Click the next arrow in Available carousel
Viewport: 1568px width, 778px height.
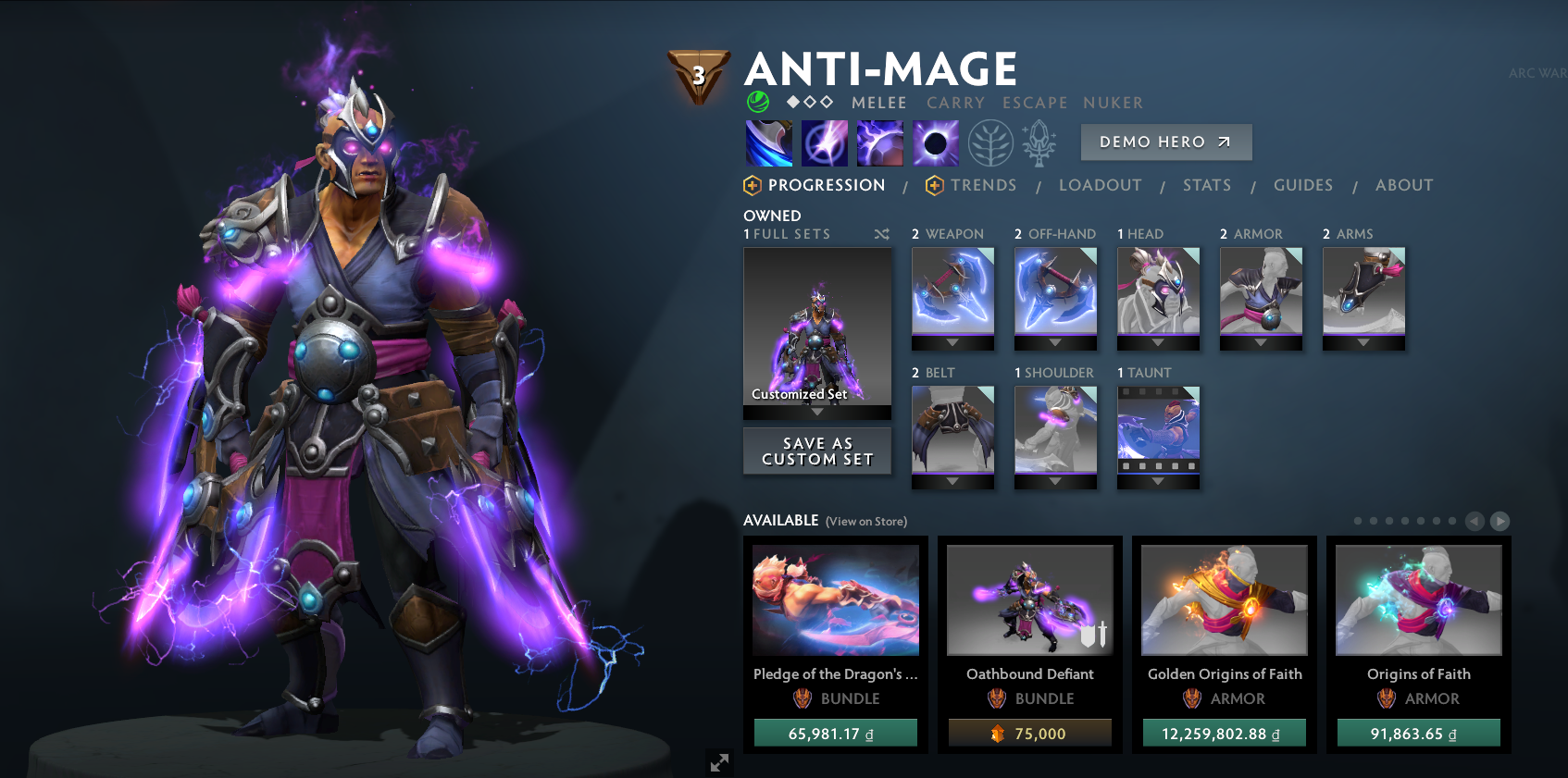[1498, 521]
